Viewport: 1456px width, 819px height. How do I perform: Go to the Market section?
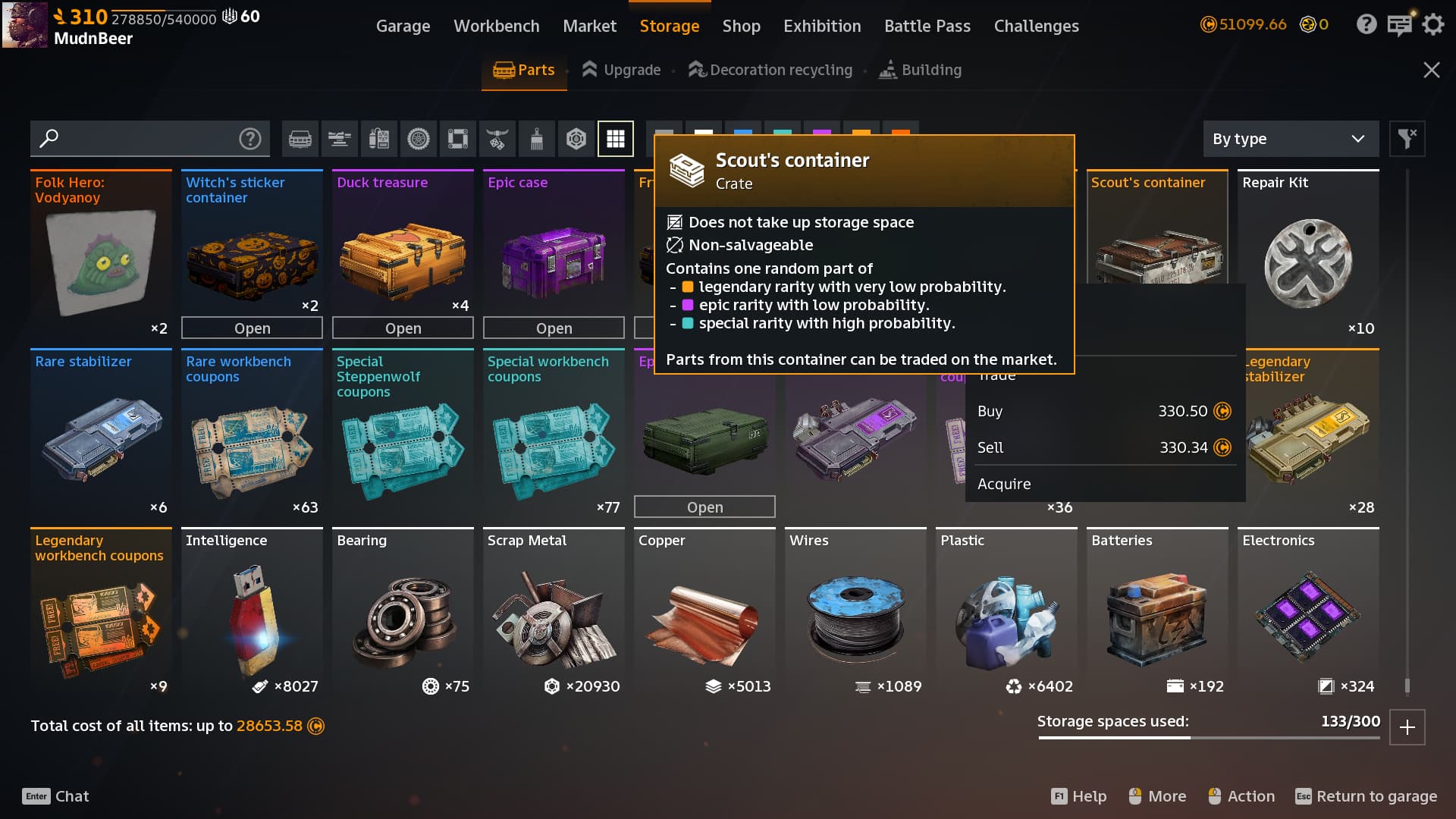589,26
